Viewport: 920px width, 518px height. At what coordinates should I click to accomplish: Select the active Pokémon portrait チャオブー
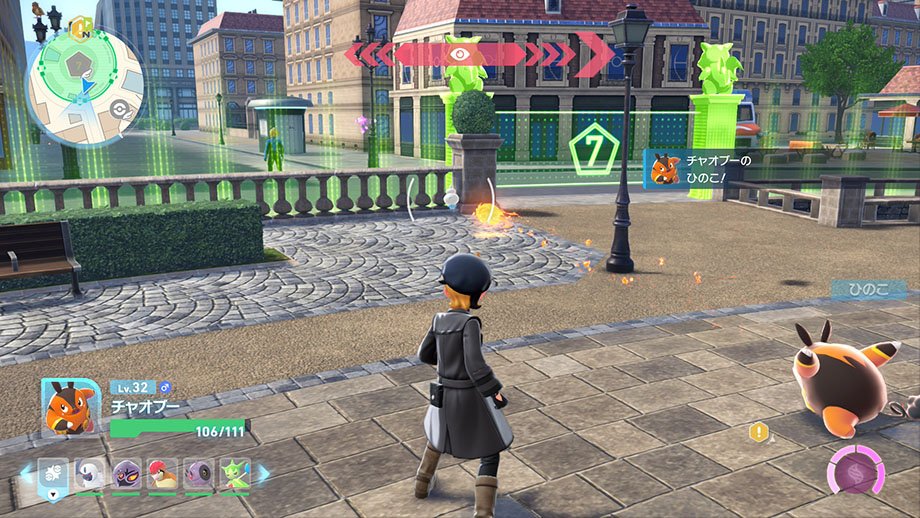pyautogui.click(x=71, y=407)
